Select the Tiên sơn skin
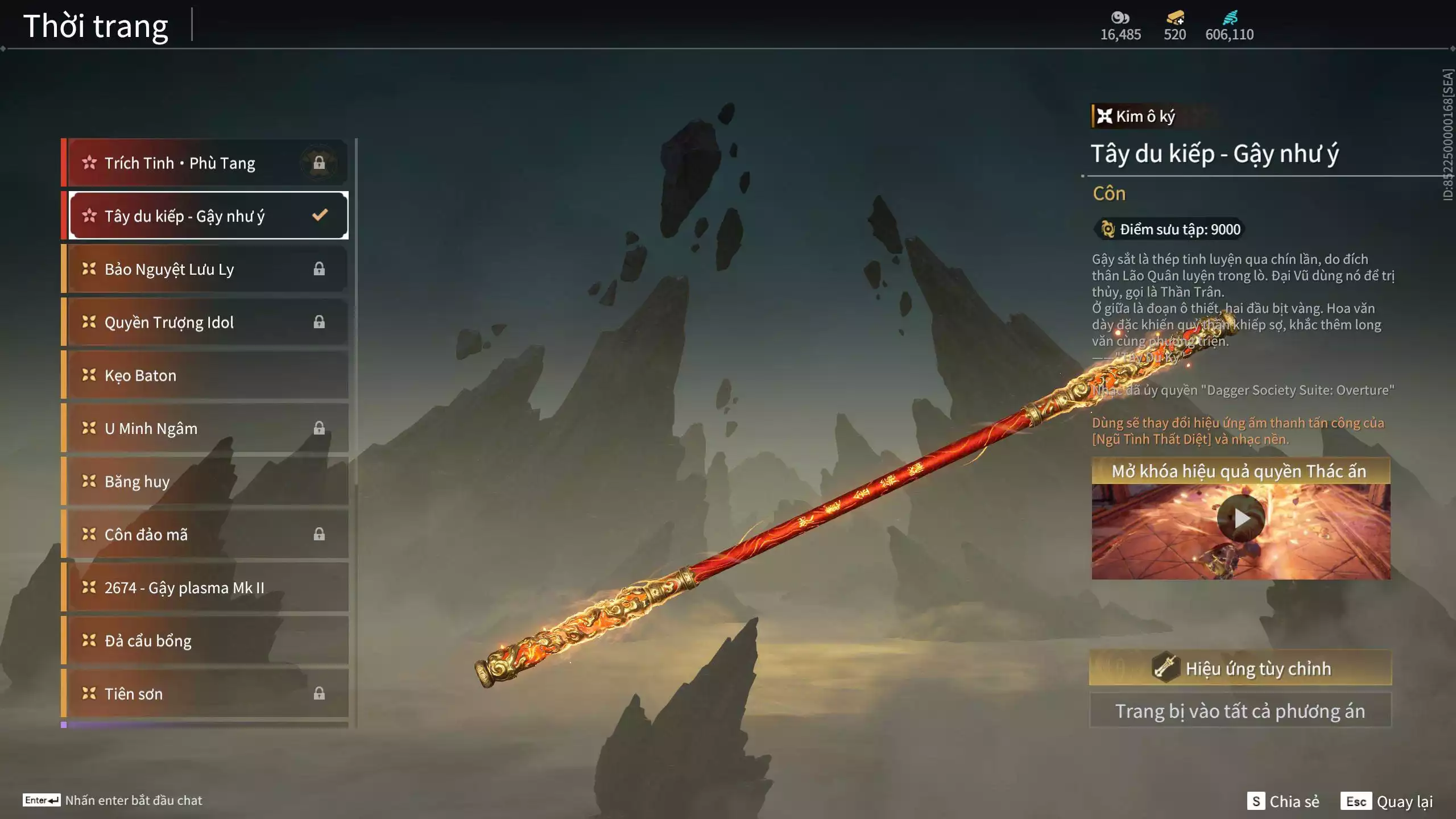 pyautogui.click(x=206, y=694)
